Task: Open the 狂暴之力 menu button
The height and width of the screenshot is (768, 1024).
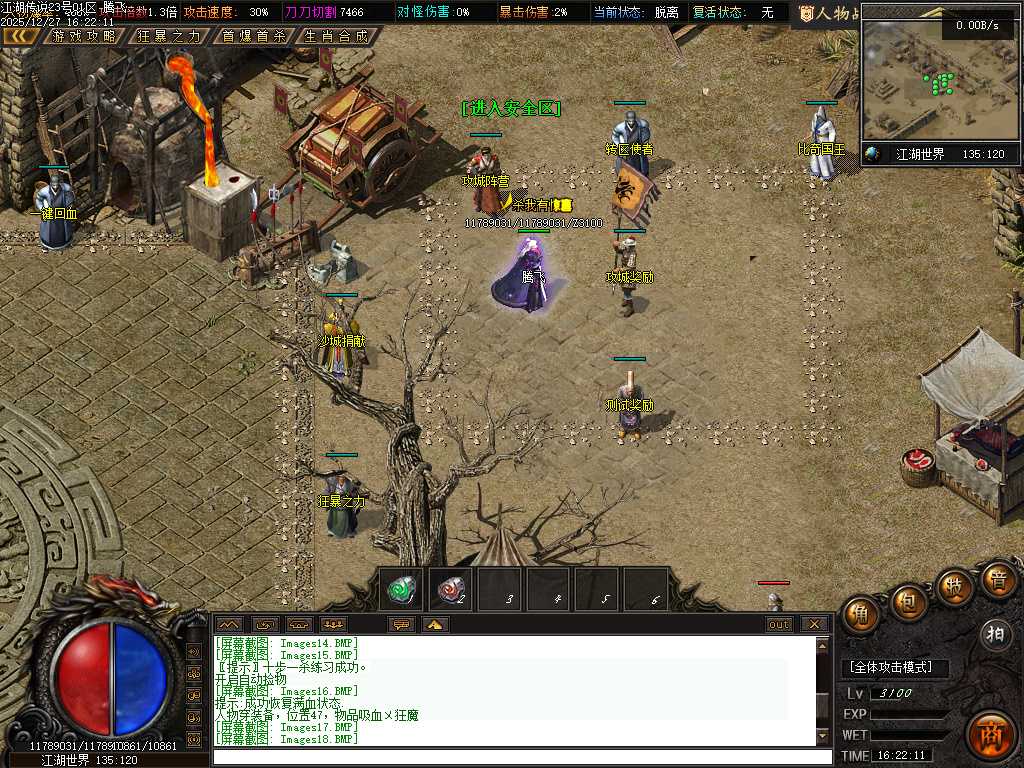Action: (169, 36)
